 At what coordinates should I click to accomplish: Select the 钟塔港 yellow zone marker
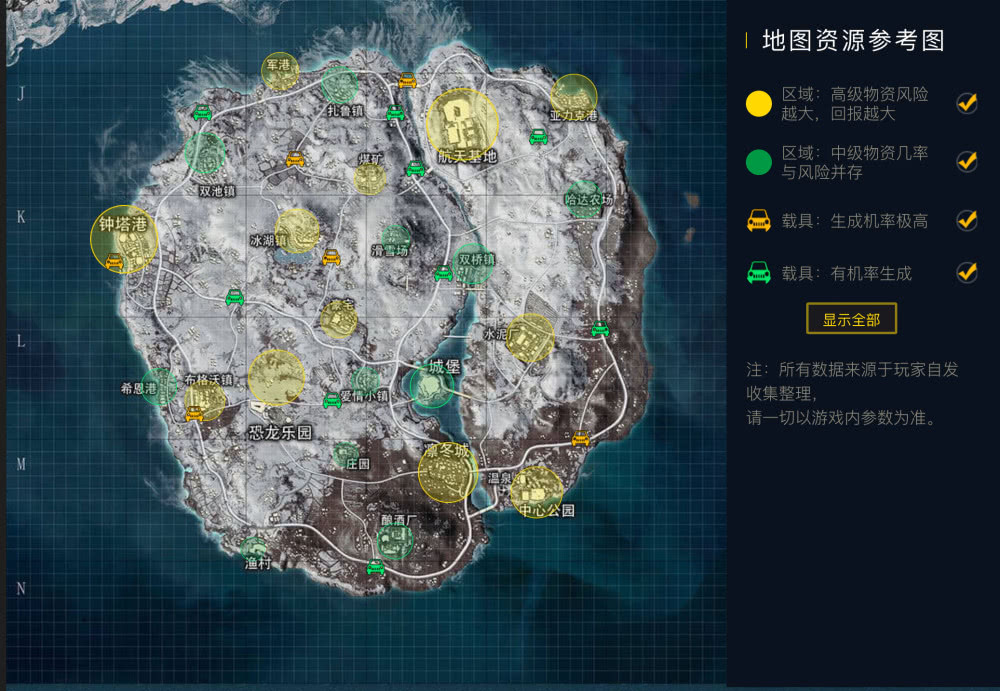[124, 239]
